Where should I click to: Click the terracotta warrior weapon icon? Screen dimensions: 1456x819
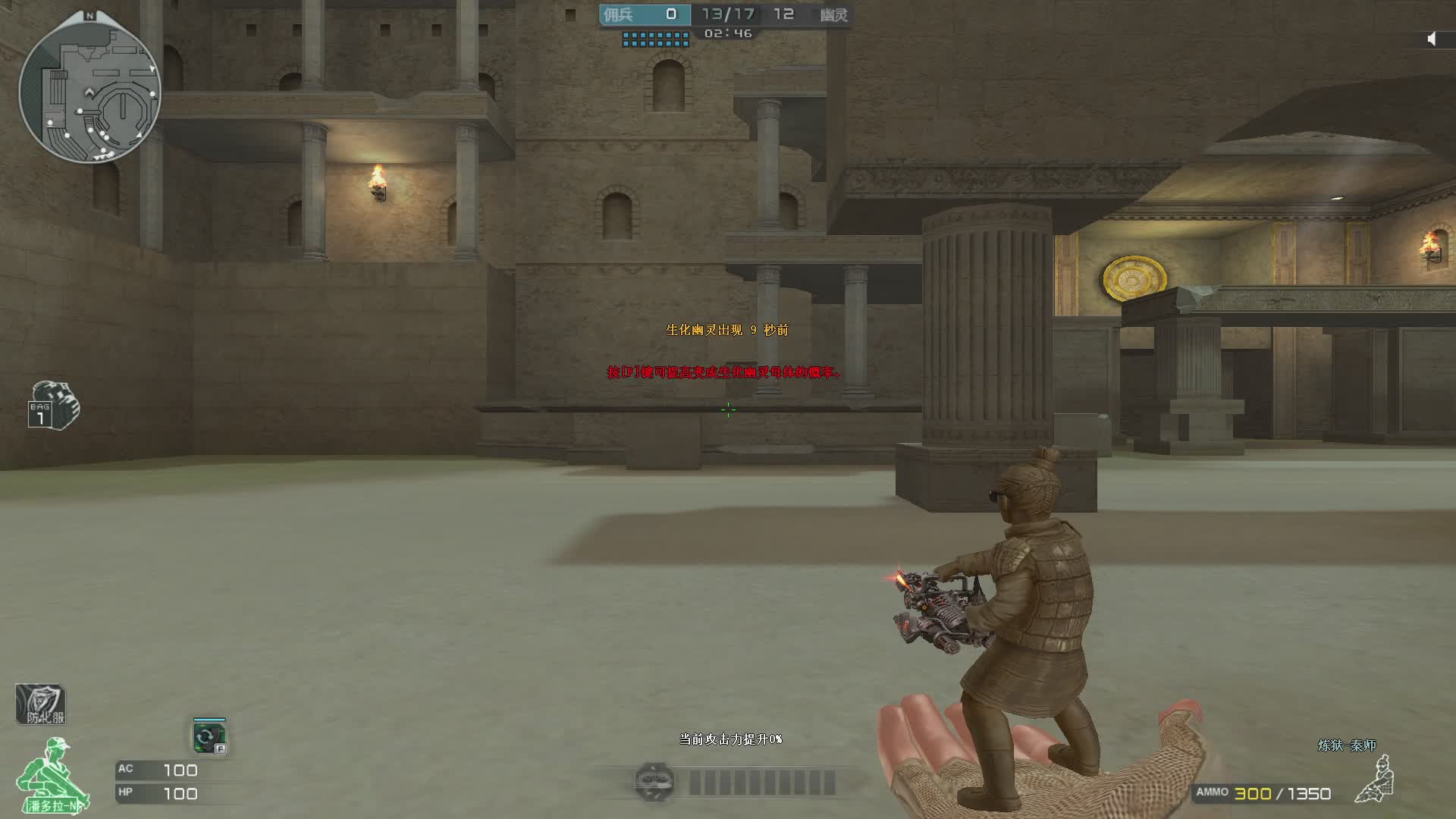tap(1376, 779)
